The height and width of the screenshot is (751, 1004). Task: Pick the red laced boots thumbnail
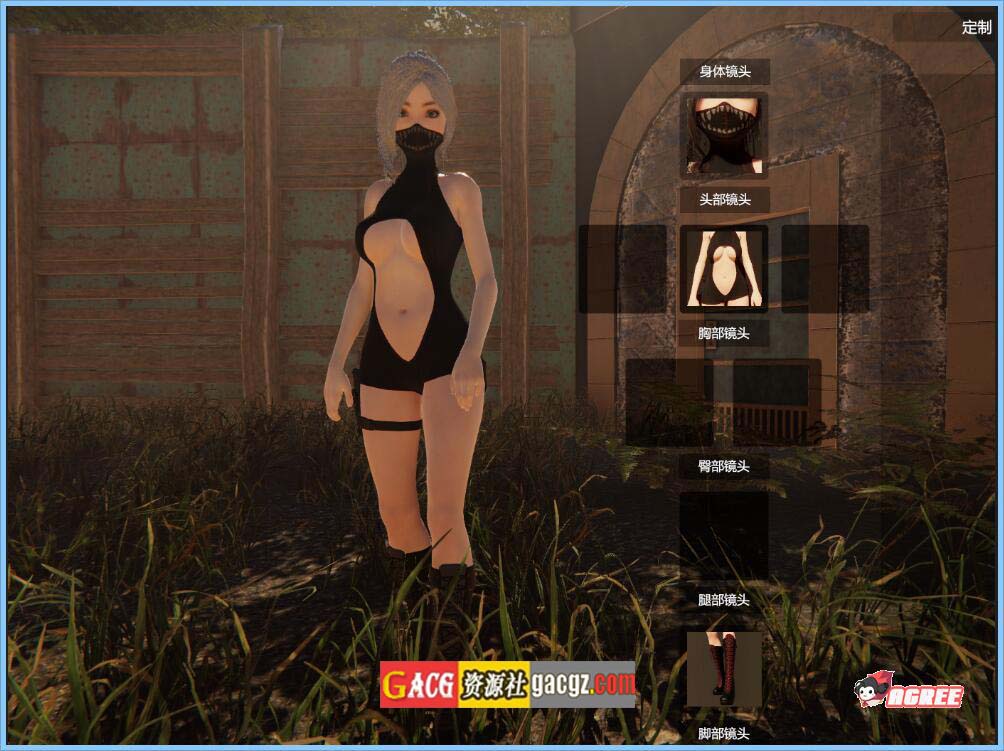point(724,668)
